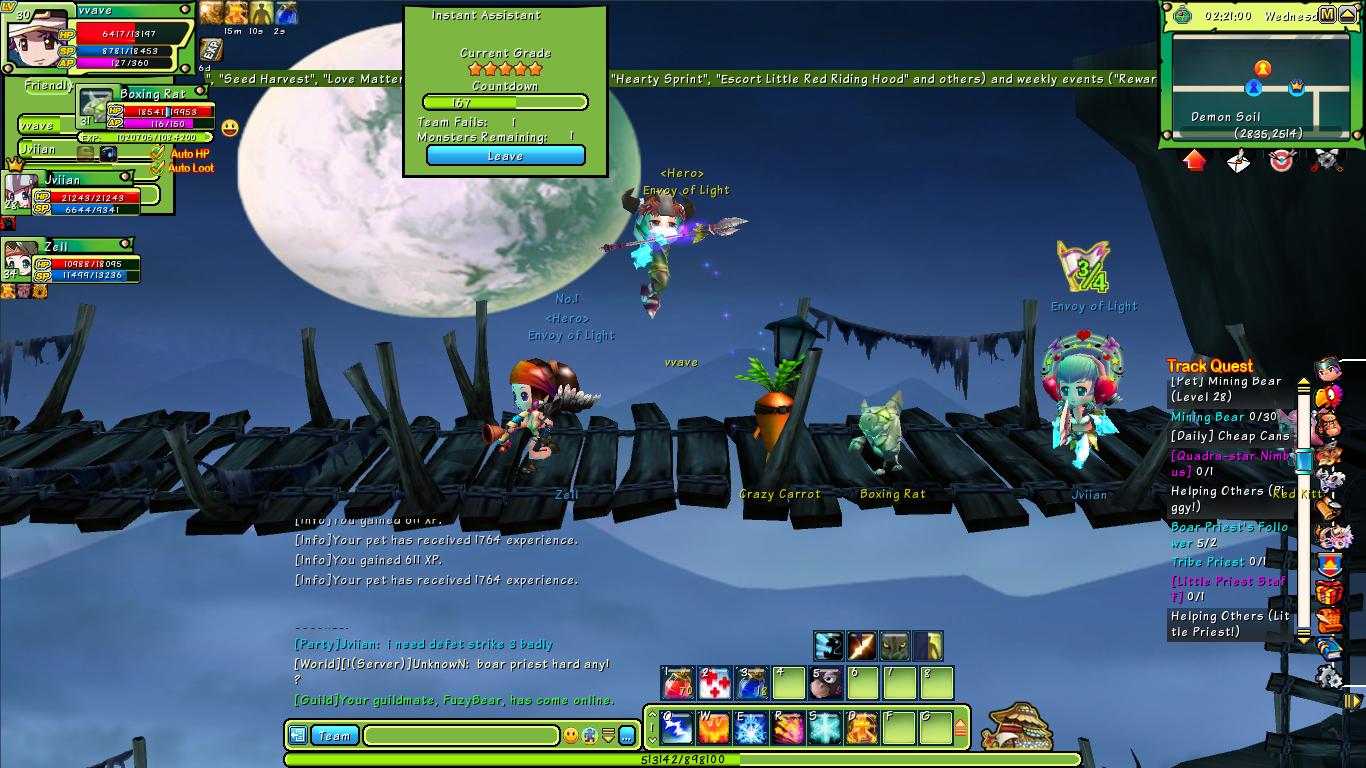Click the red upward arrow icon
The image size is (1366, 768).
pyautogui.click(x=1195, y=160)
